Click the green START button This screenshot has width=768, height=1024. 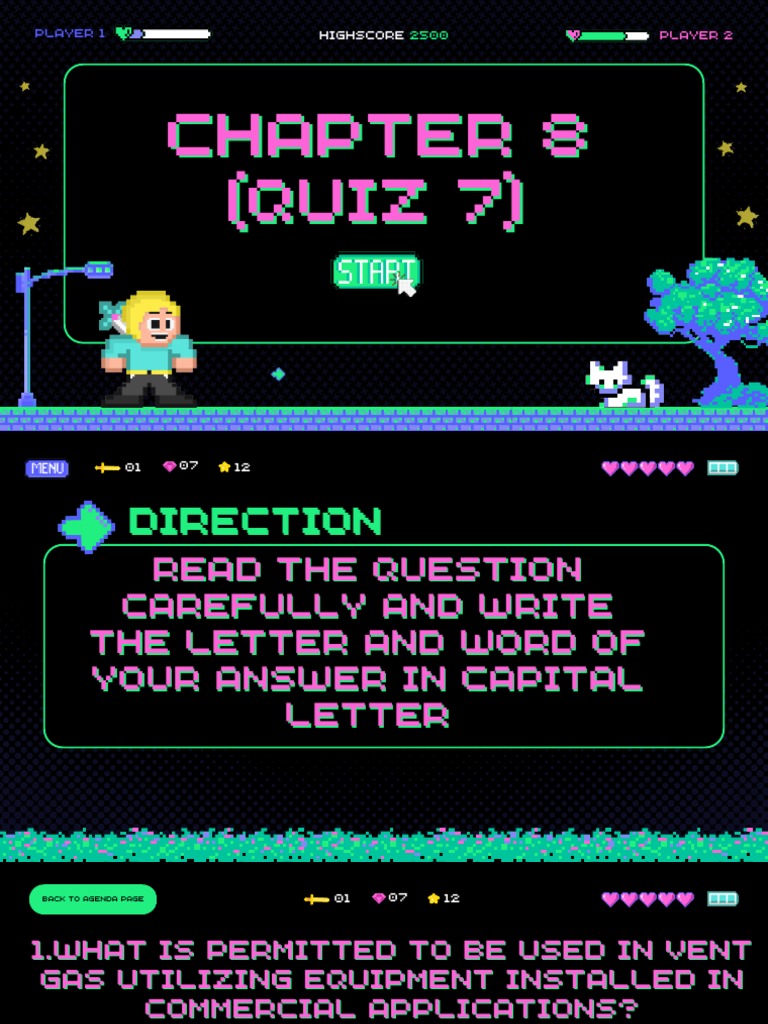[x=375, y=272]
